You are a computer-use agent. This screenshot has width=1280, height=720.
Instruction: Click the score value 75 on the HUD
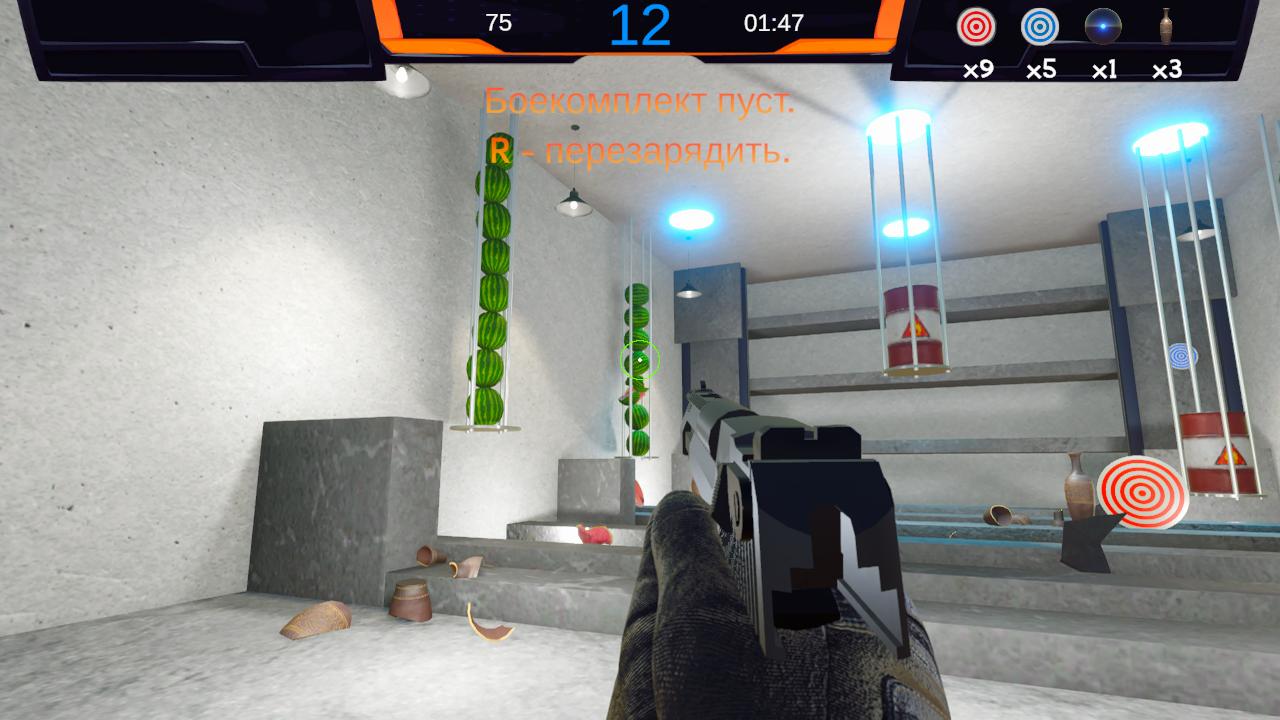click(x=498, y=21)
